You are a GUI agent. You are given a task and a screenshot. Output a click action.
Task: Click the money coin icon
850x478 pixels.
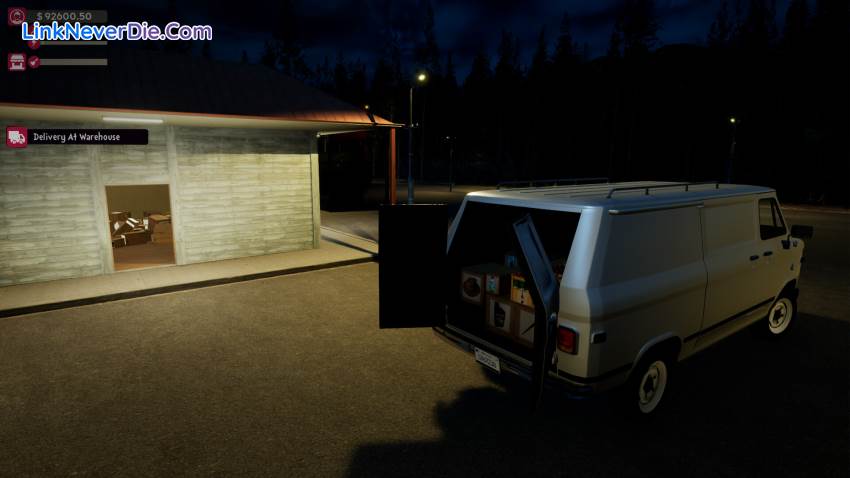[16, 17]
